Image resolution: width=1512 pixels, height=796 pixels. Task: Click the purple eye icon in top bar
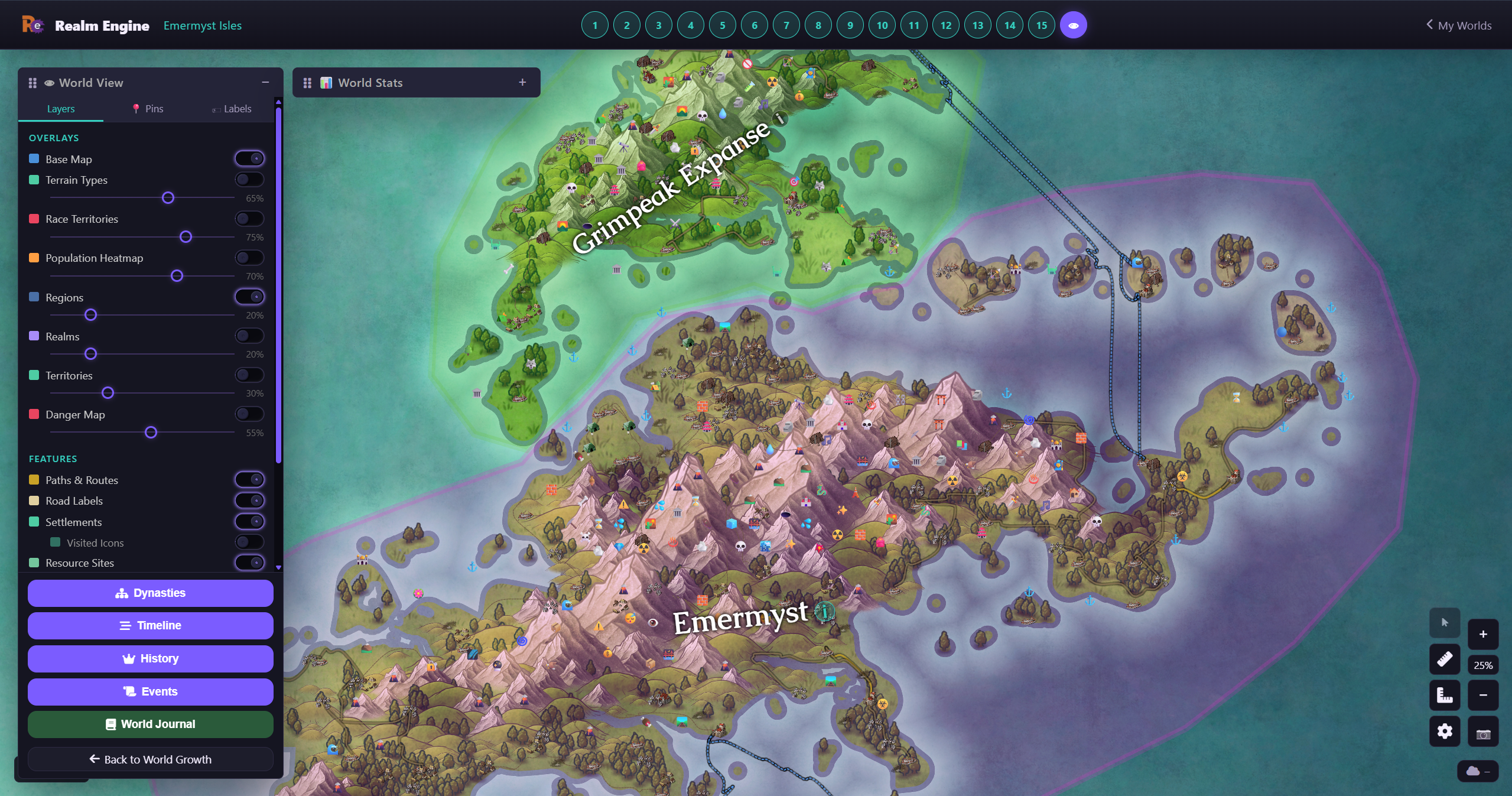1073,24
